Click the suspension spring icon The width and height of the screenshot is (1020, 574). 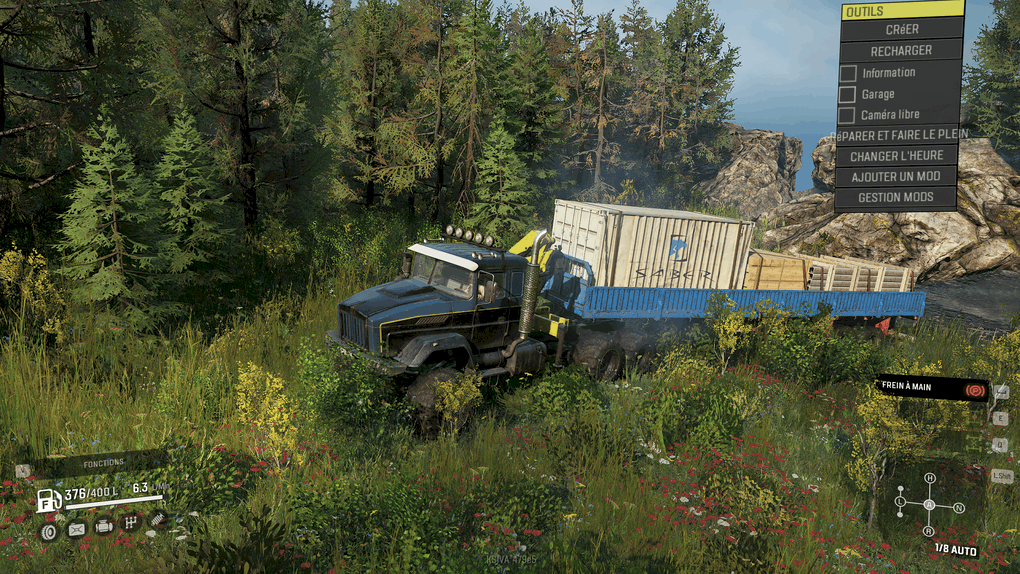[158, 517]
